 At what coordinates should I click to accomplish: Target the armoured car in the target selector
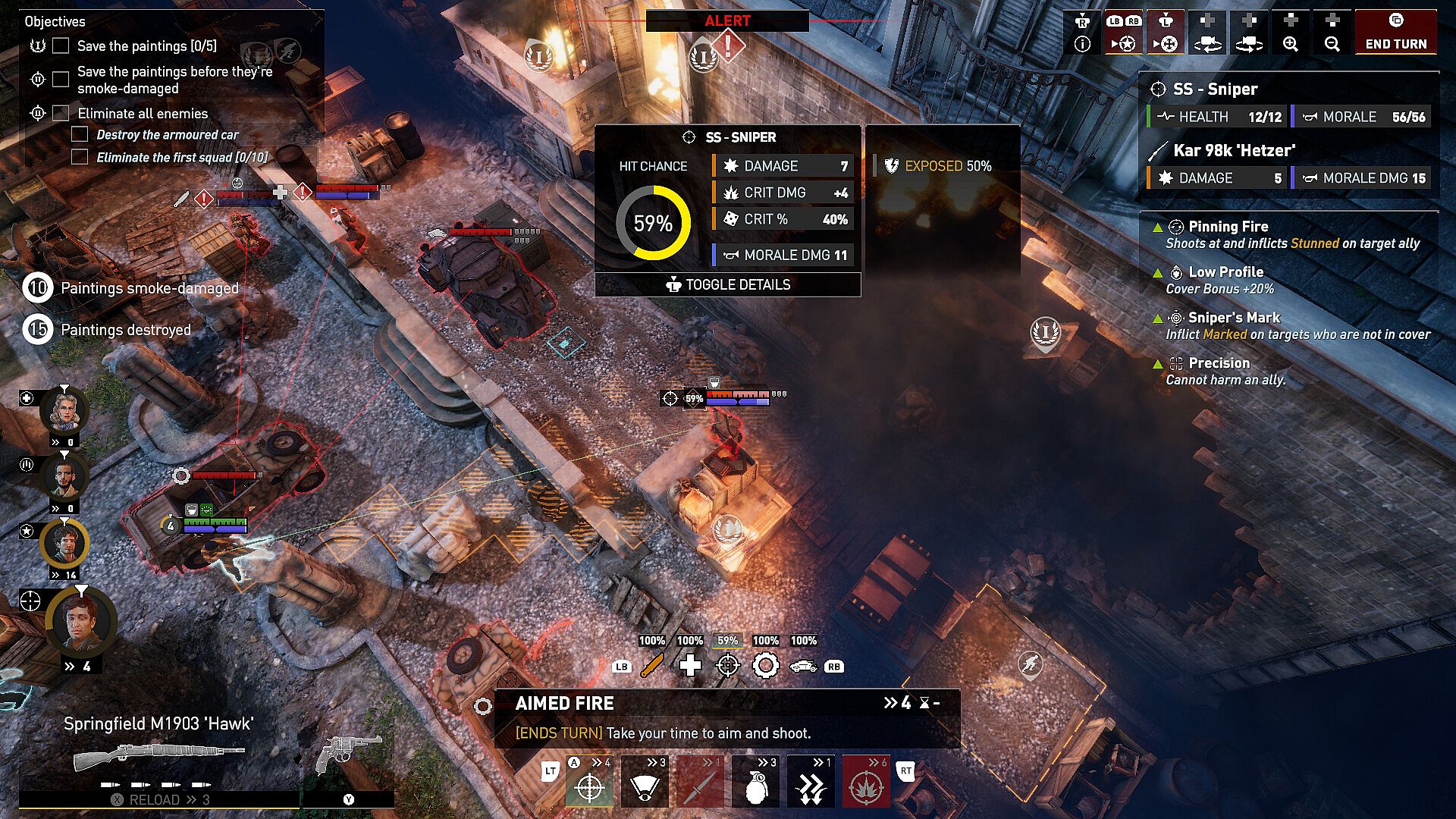coord(803,666)
